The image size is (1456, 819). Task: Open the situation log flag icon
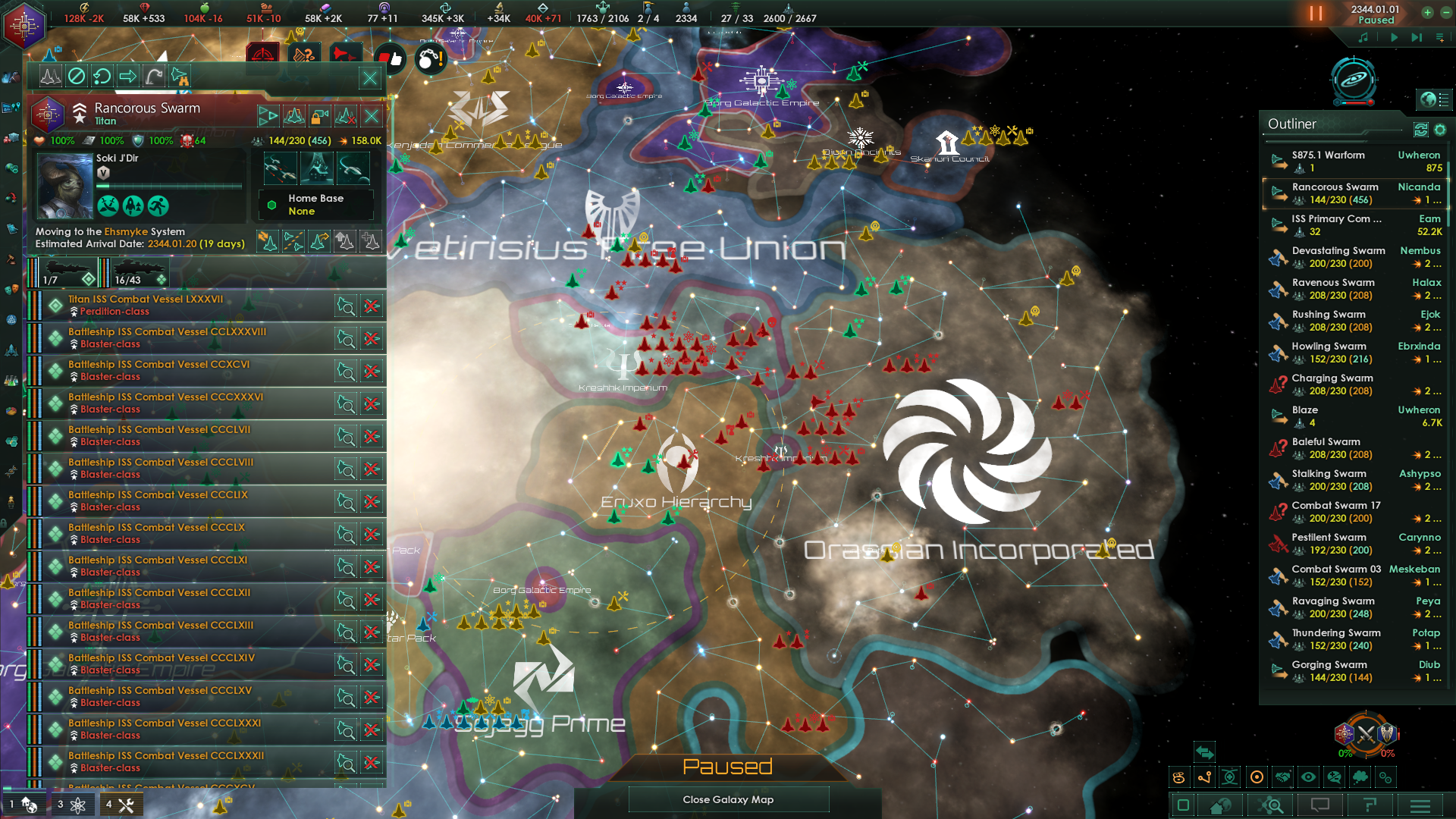(x=1369, y=805)
